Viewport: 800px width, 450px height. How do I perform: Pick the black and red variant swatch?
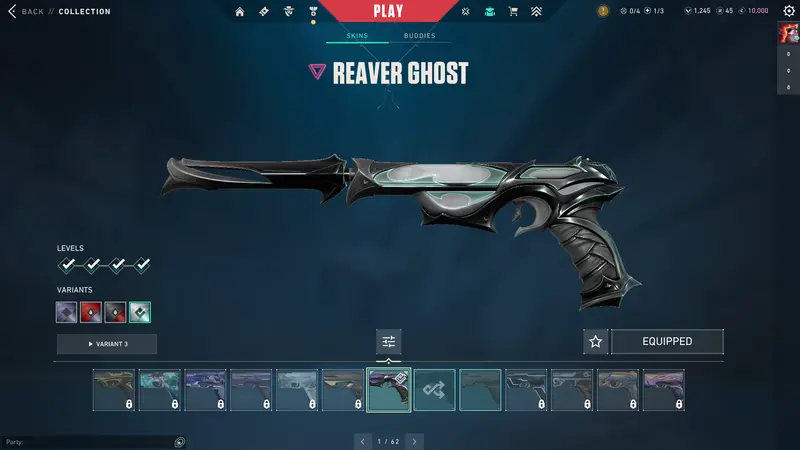115,312
